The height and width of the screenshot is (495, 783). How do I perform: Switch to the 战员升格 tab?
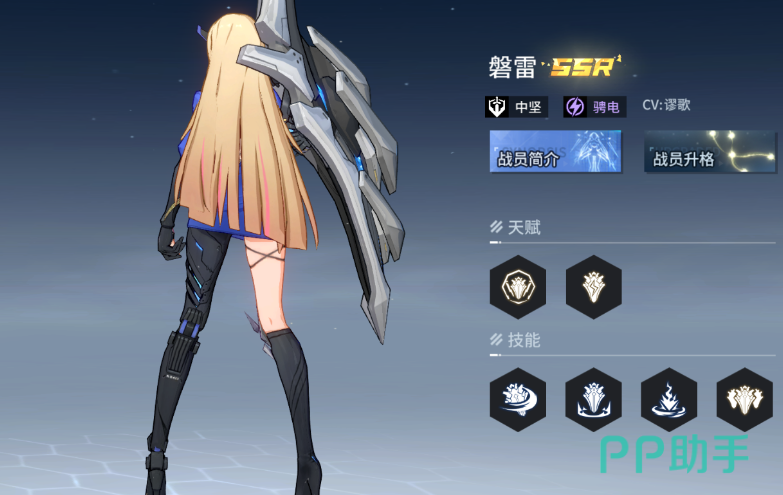[709, 152]
